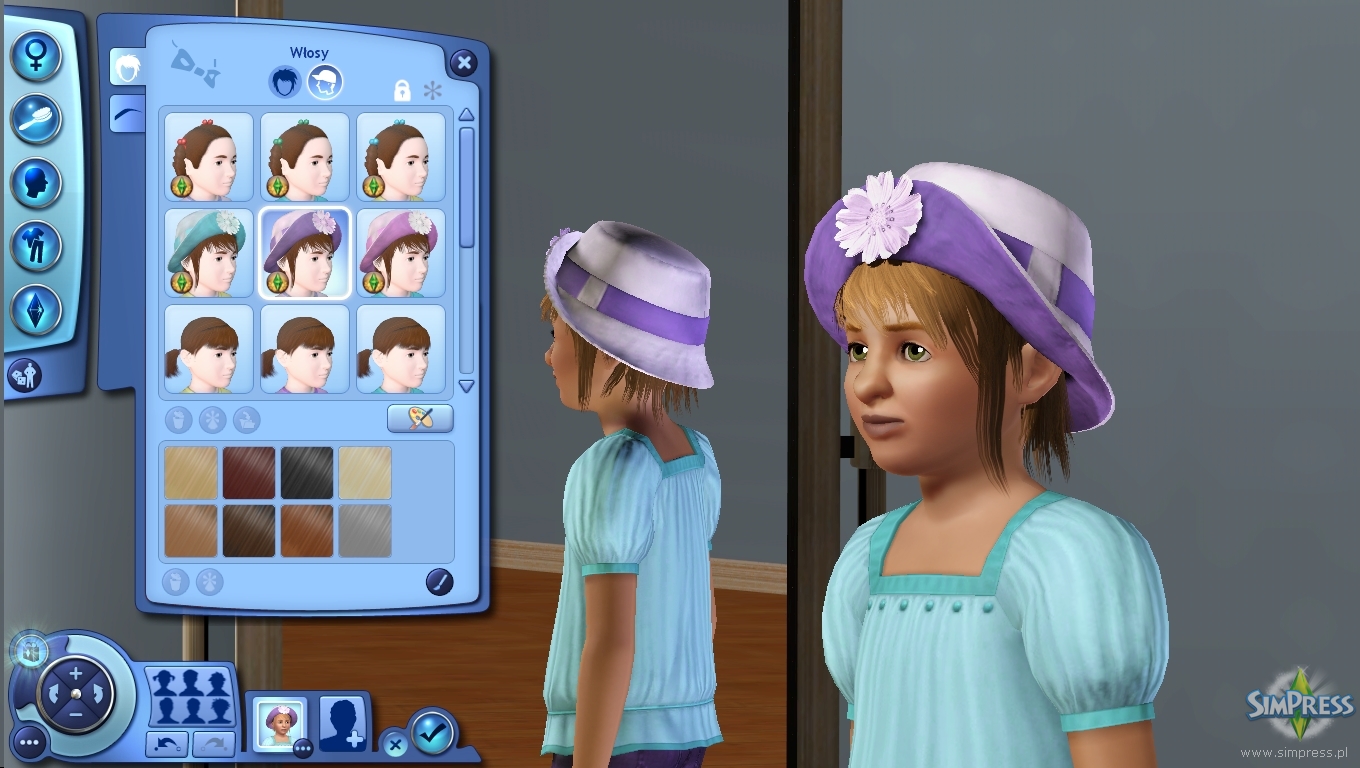Open the gender and basics icon
This screenshot has height=768, width=1360.
pos(35,55)
